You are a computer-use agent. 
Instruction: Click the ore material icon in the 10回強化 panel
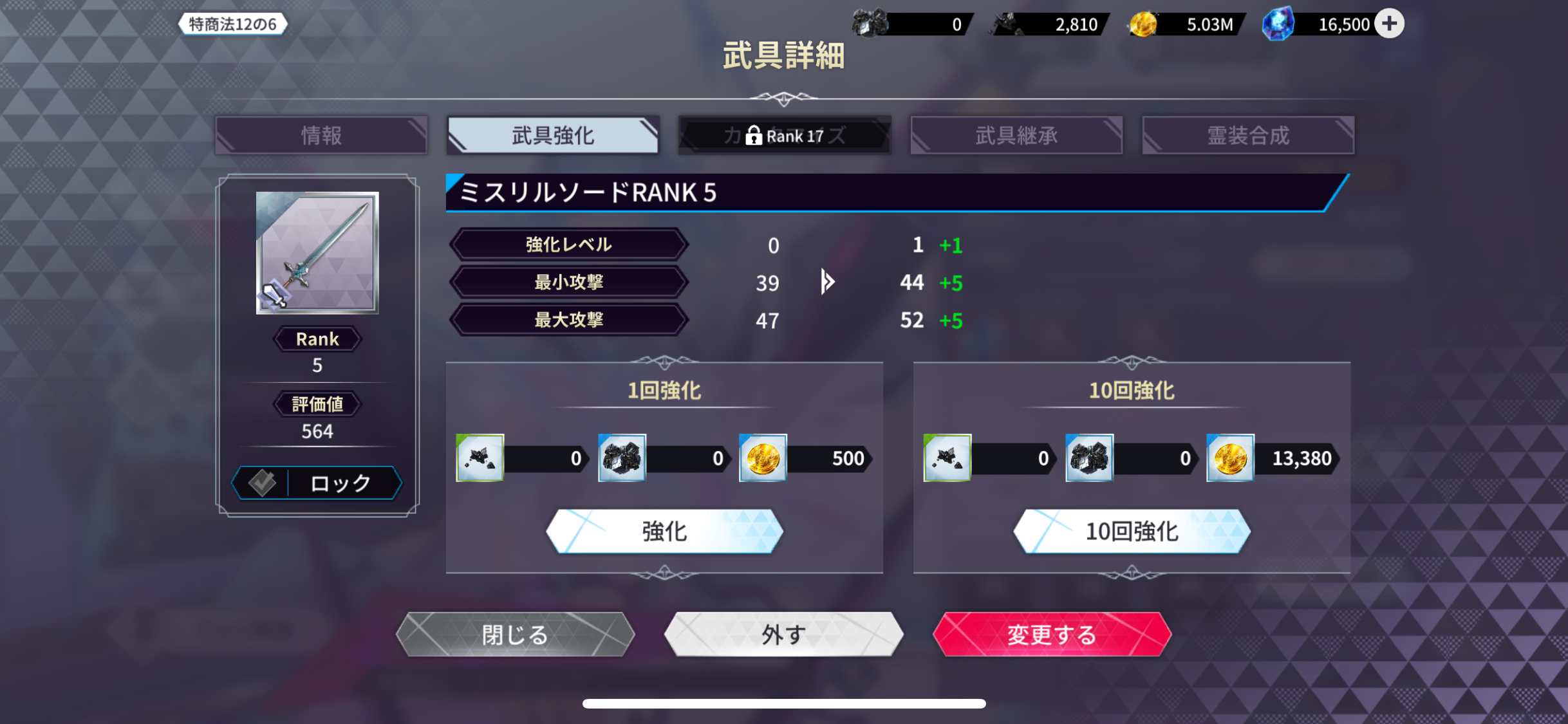(x=948, y=458)
